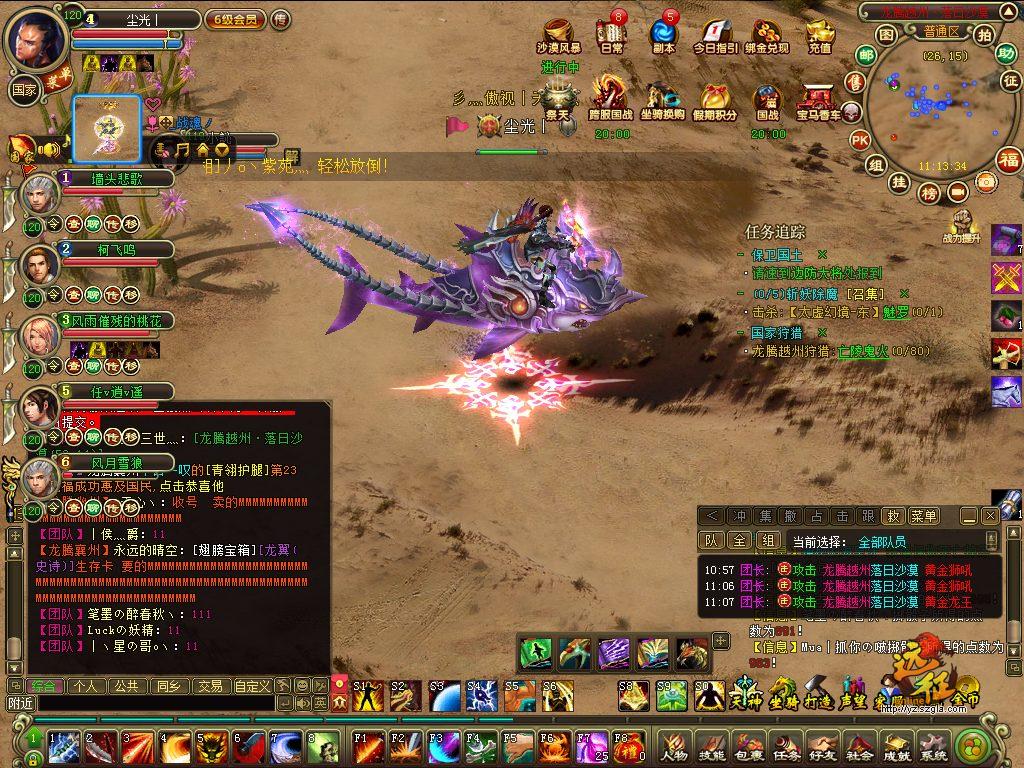Image resolution: width=1024 pixels, height=768 pixels.
Task: Select the 沙漠风暴 event icon
Action: 558,35
